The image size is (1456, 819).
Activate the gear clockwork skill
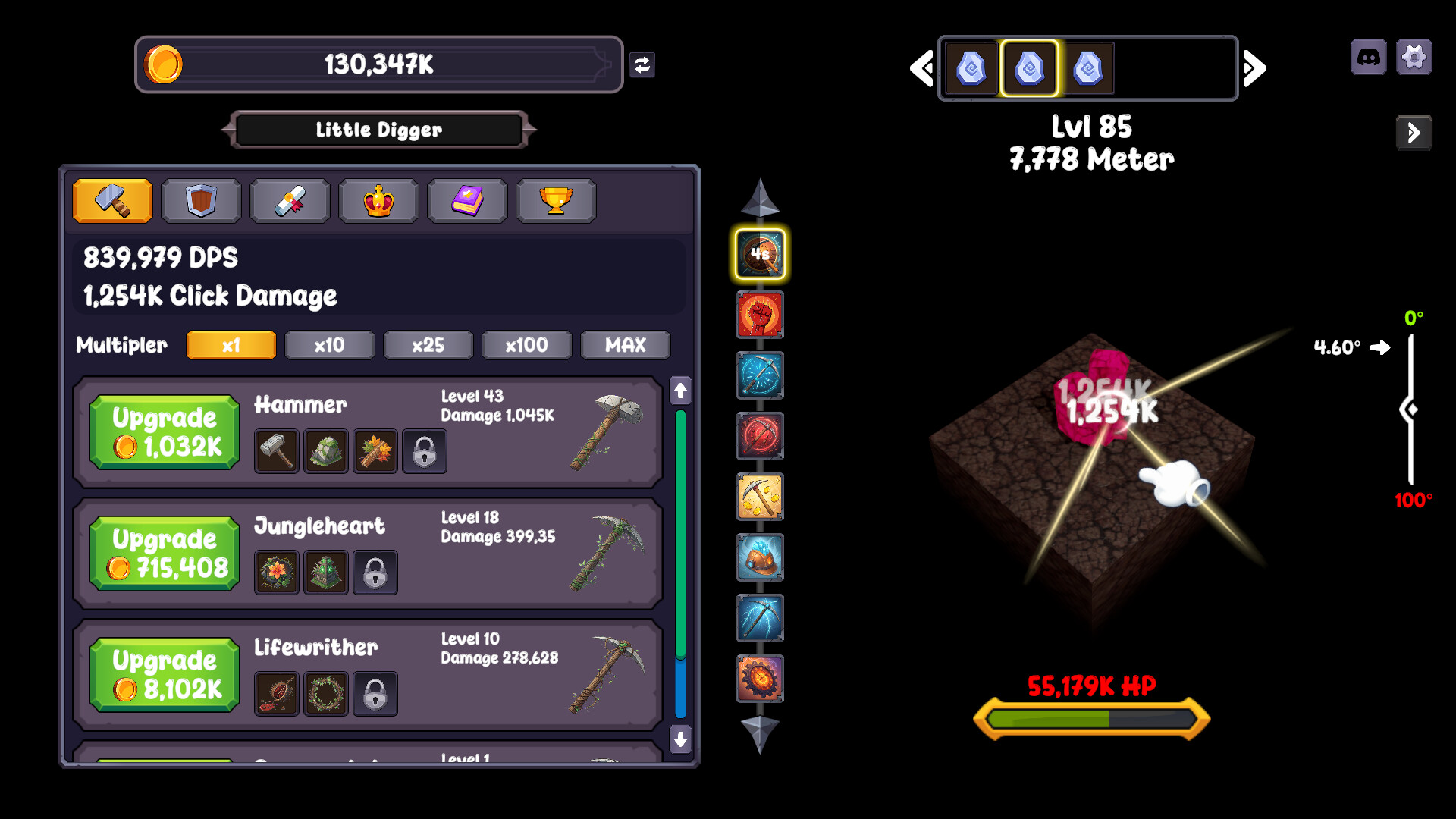(760, 679)
